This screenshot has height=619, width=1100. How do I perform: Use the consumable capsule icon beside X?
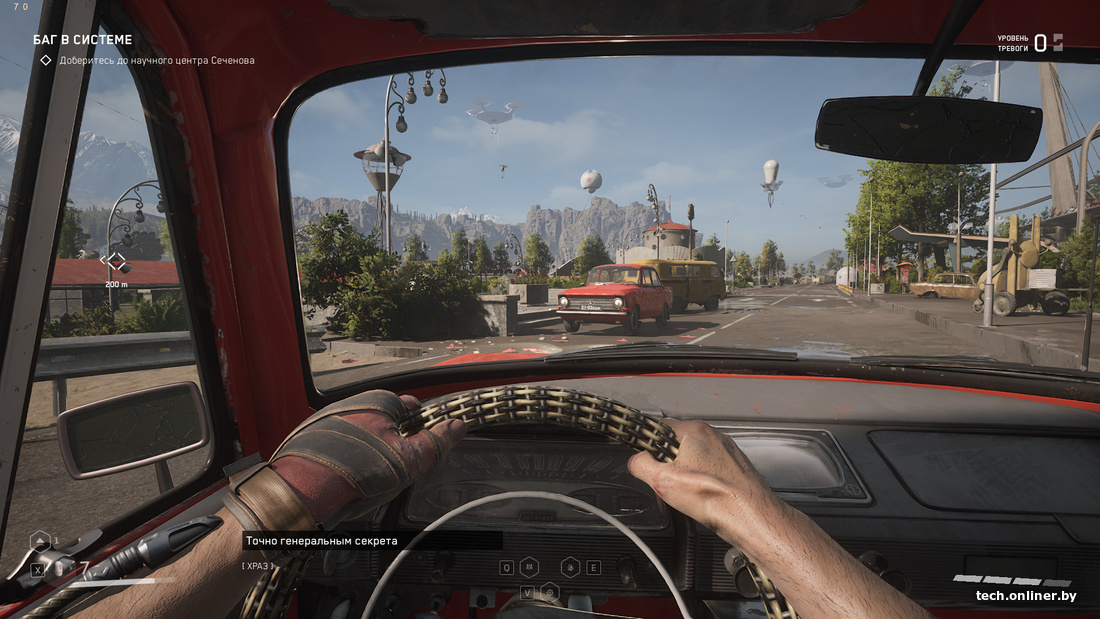[x=60, y=569]
